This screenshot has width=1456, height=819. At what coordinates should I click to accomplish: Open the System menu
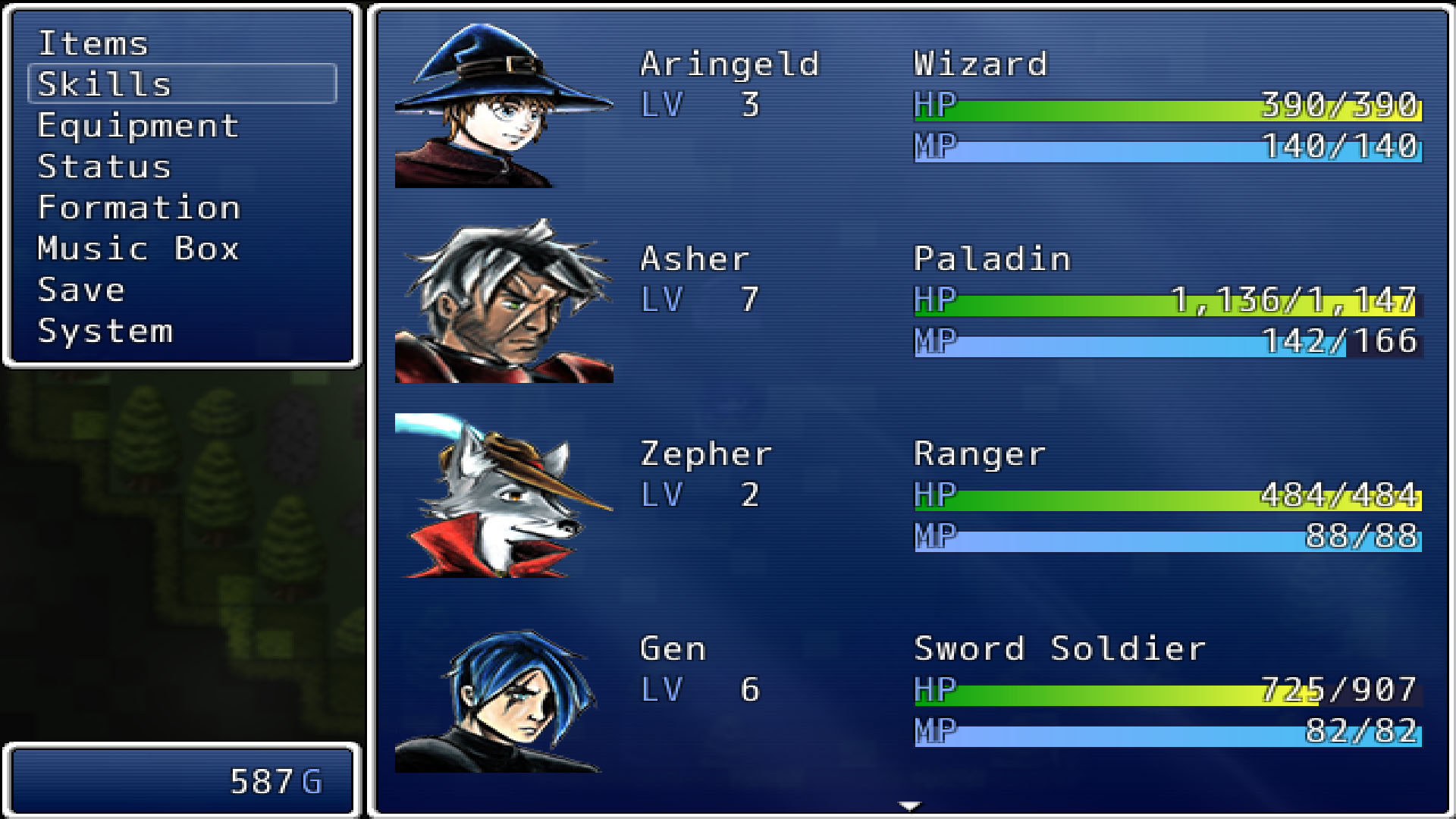click(x=105, y=331)
